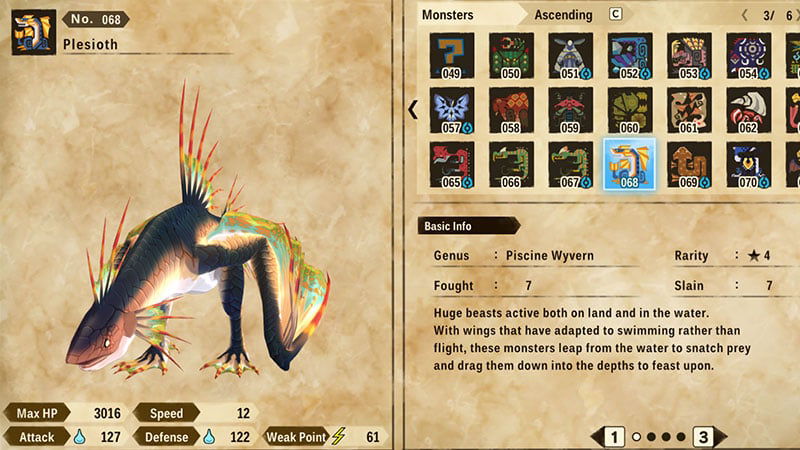Select monster entry number 062
Screen dimensions: 800x450
(x=748, y=110)
